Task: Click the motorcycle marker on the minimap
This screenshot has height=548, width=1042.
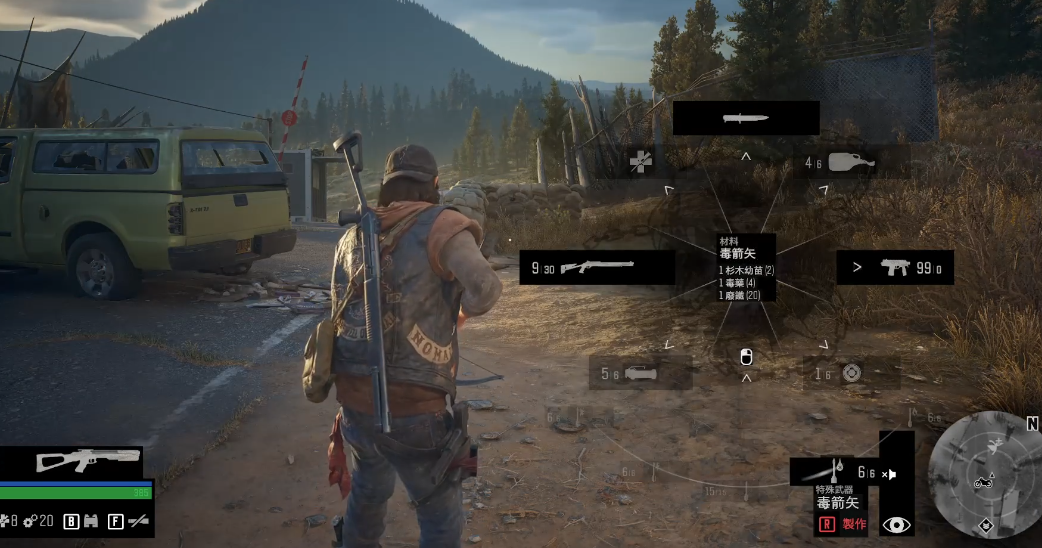Action: [983, 483]
